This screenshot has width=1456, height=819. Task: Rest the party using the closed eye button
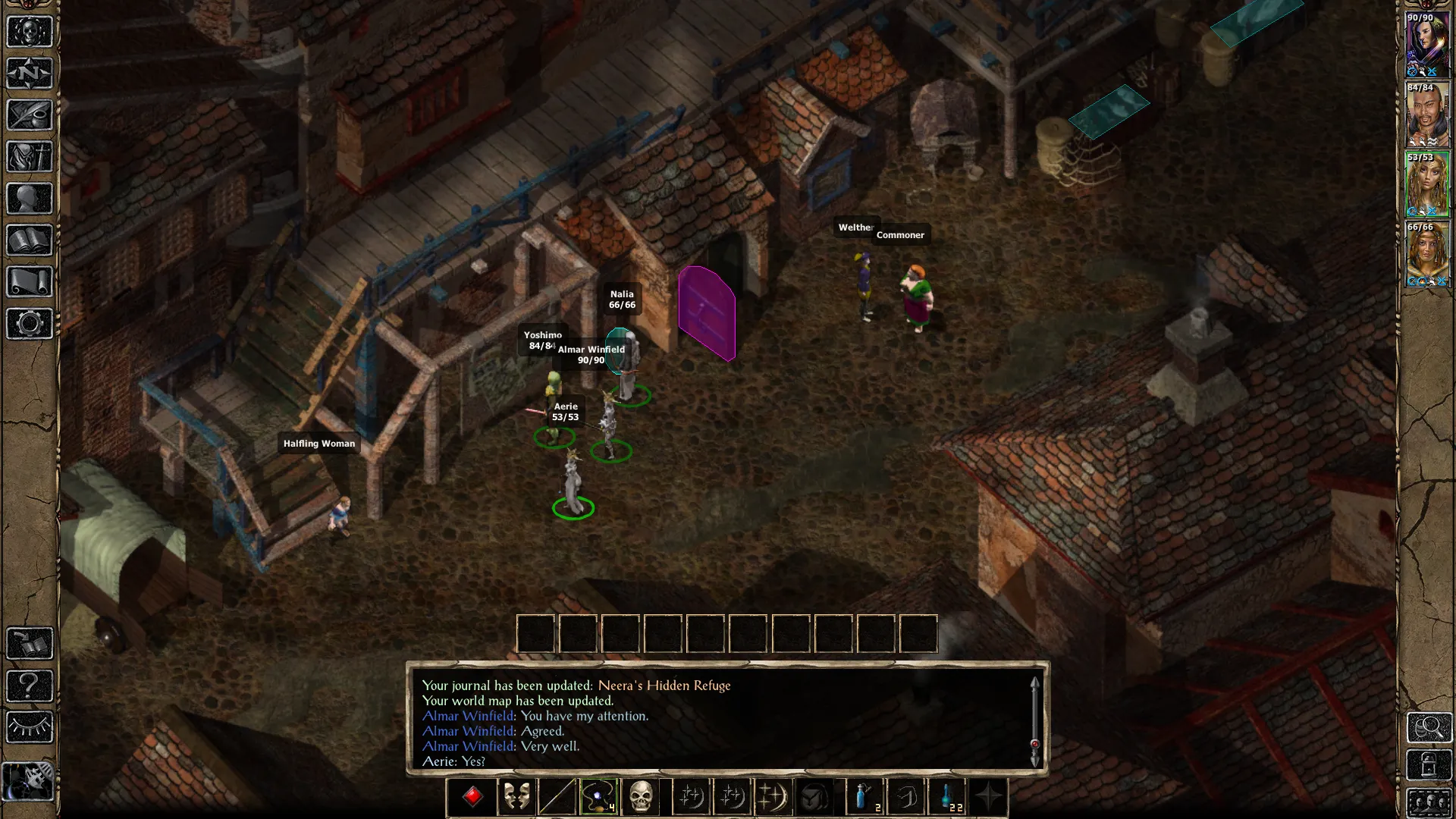point(30,727)
